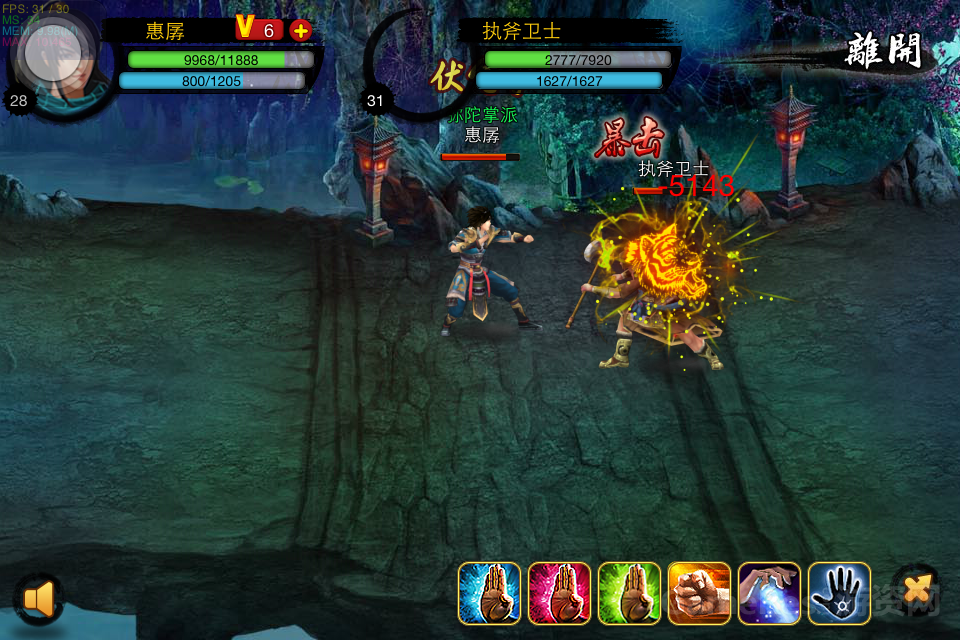960x640 pixels.
Task: Toggle the orange speaker sound icon
Action: 39,598
